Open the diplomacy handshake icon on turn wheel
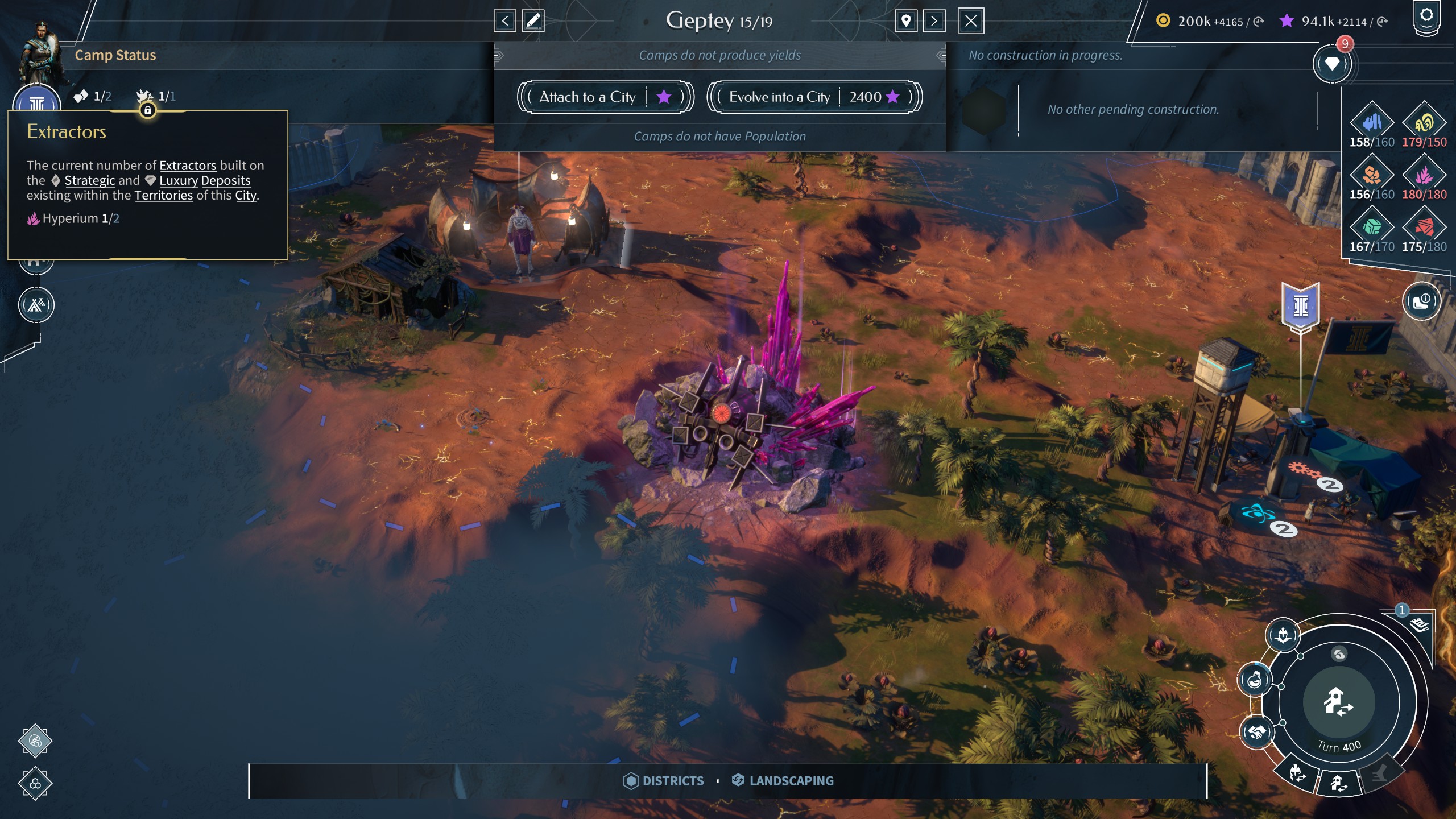Screen dimensions: 1456x819 click(x=1256, y=733)
